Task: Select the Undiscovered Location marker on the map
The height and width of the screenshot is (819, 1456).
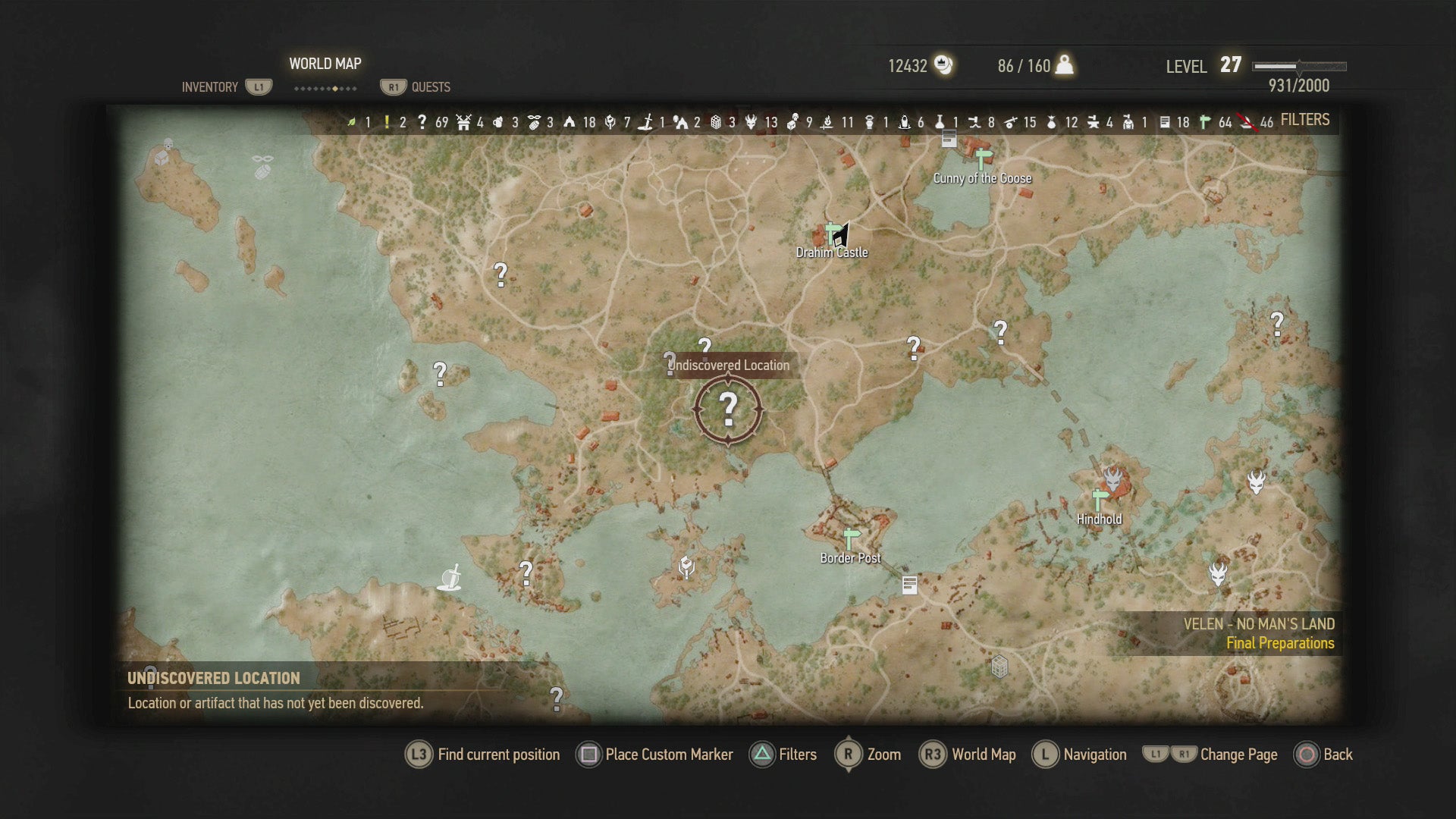Action: (730, 410)
